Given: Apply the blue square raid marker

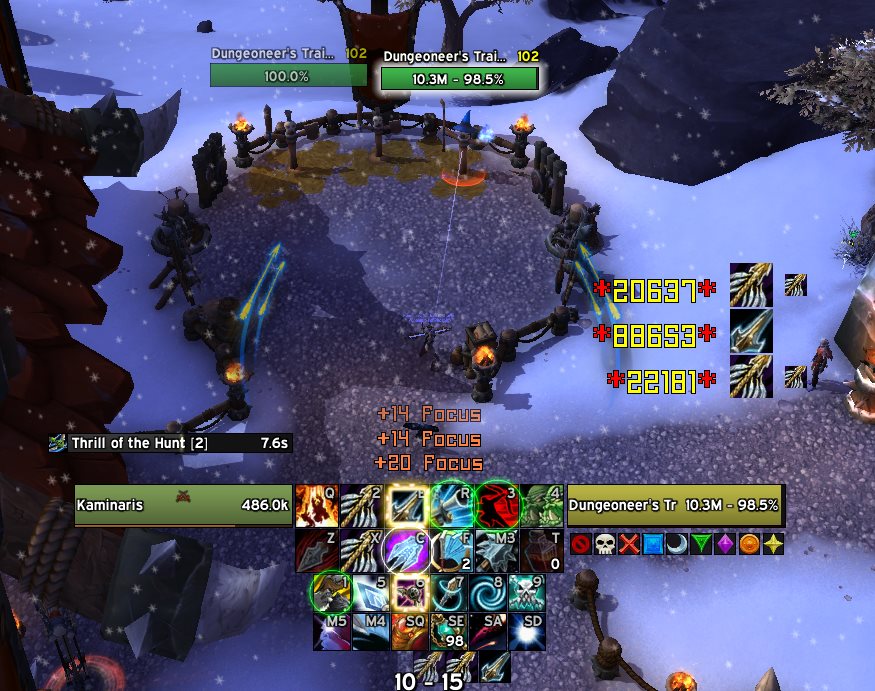Looking at the screenshot, I should pyautogui.click(x=653, y=544).
